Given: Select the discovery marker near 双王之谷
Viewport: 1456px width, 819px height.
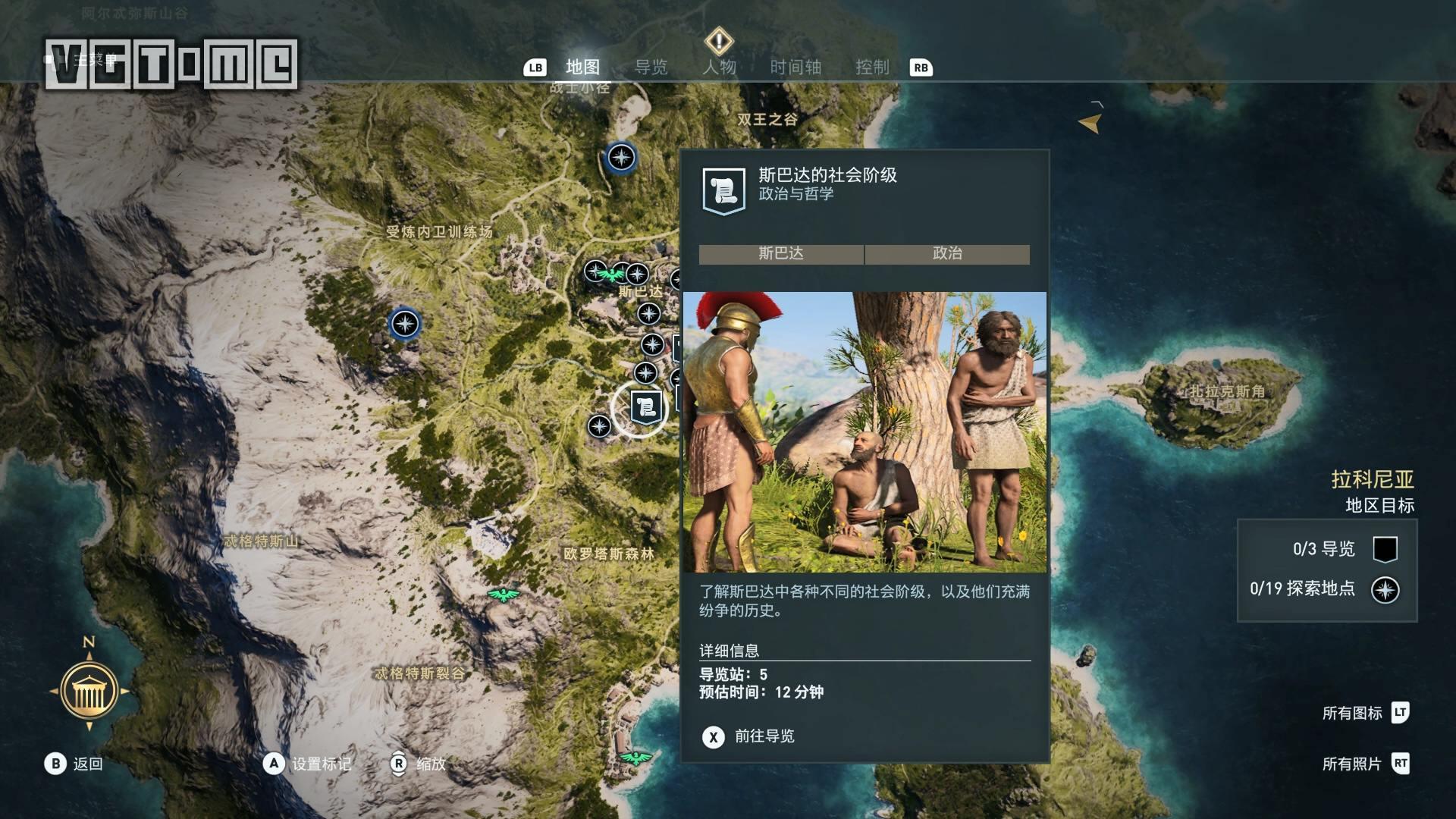Looking at the screenshot, I should click(x=621, y=158).
